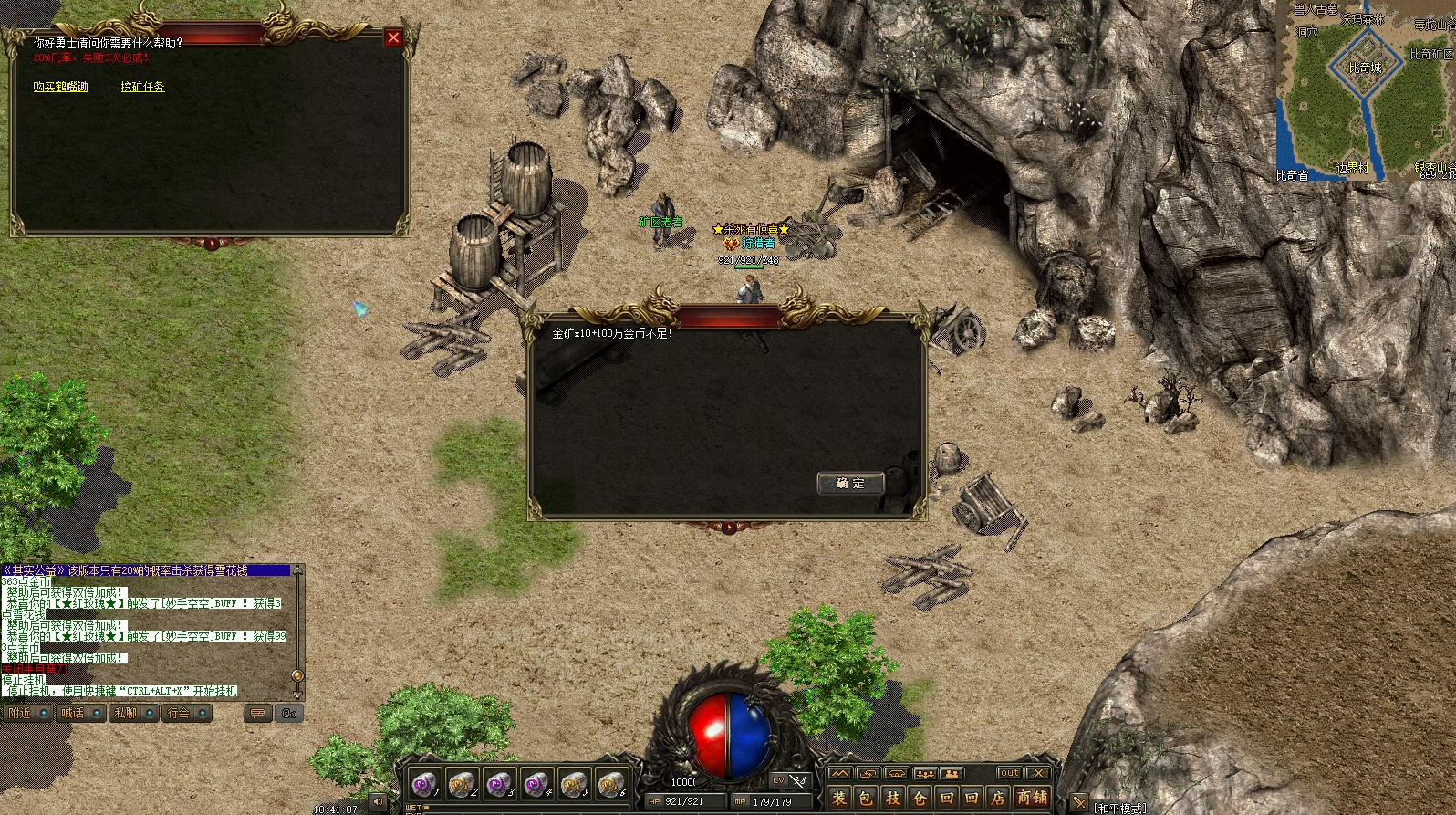This screenshot has height=815, width=1456.
Task: Click the out button on the menu panel
Action: [1009, 773]
